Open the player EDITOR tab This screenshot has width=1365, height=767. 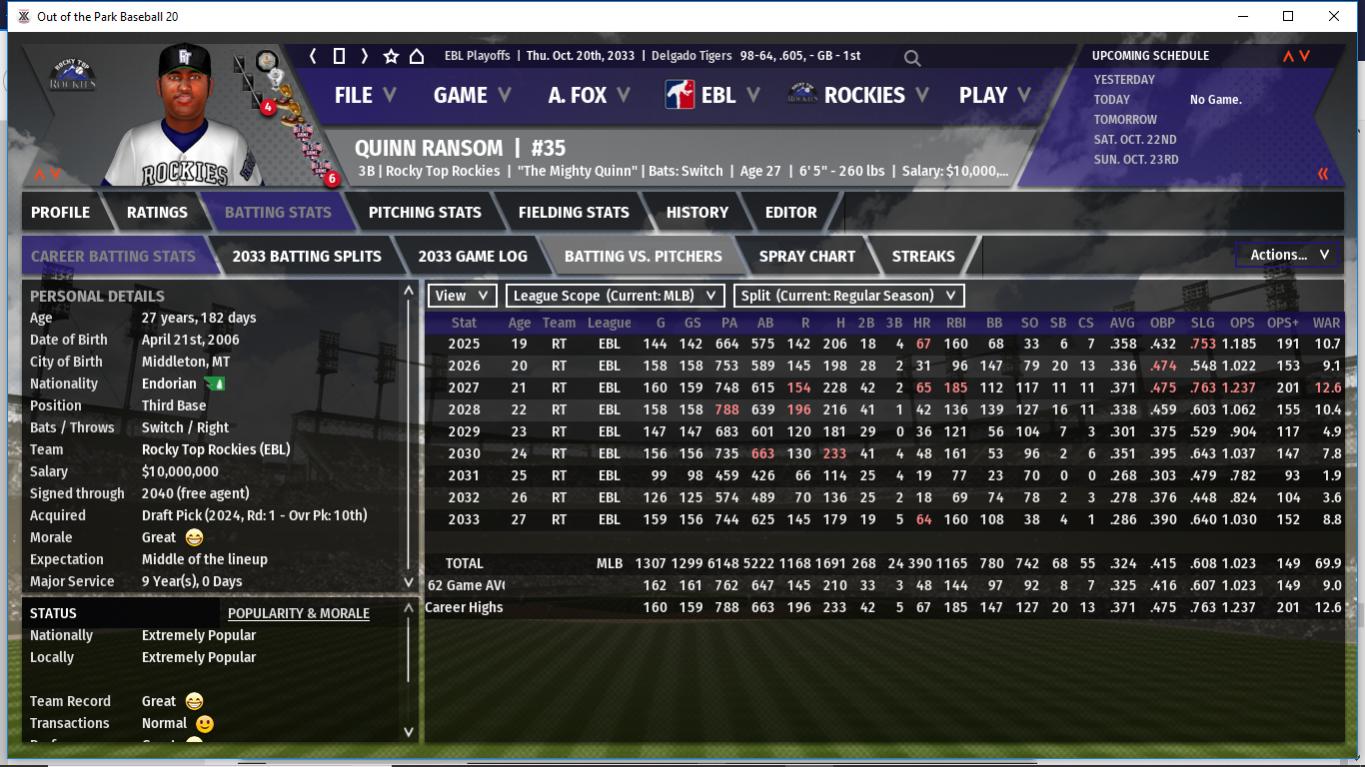(790, 212)
